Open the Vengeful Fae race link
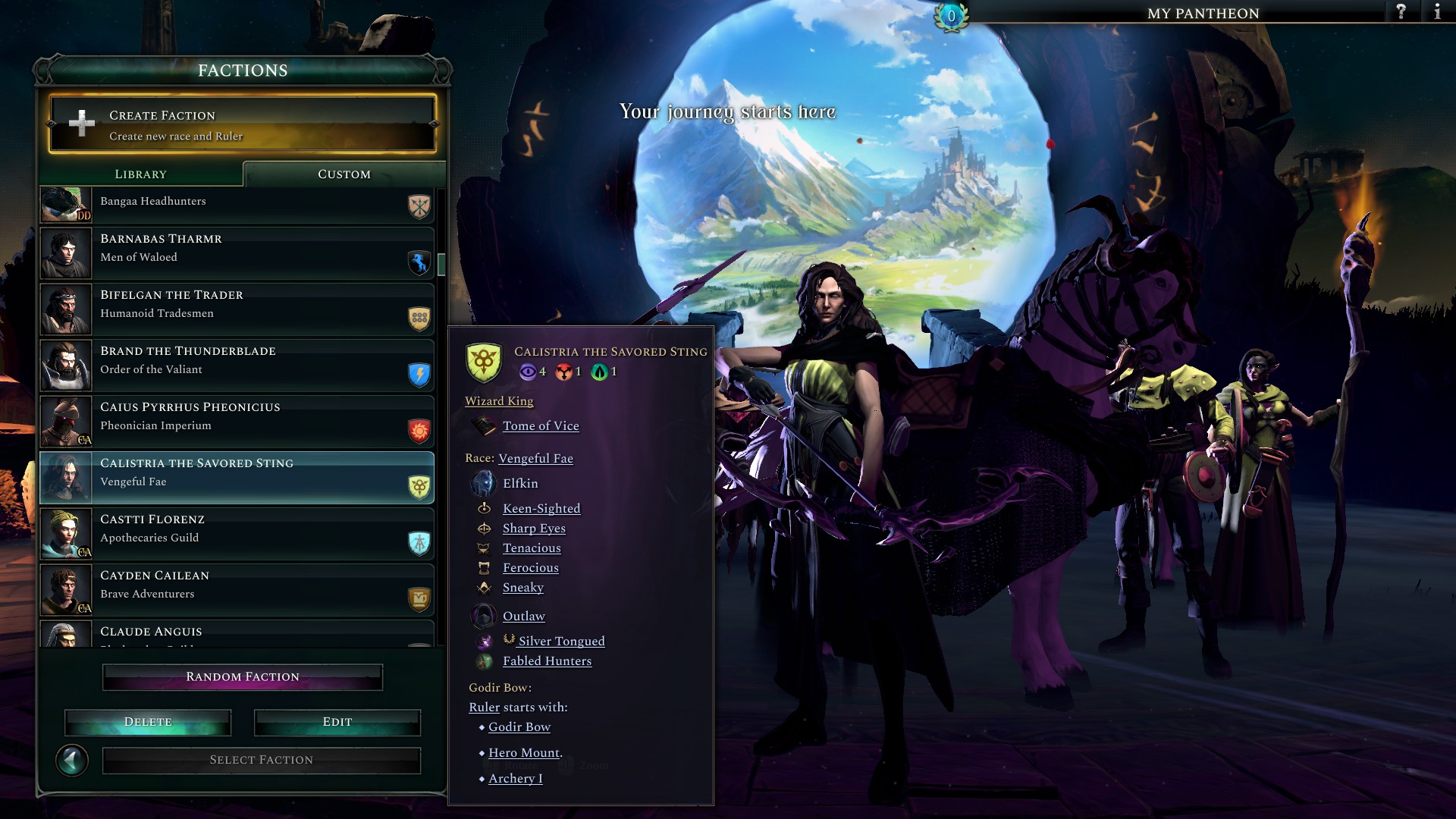Viewport: 1456px width, 819px height. click(536, 458)
